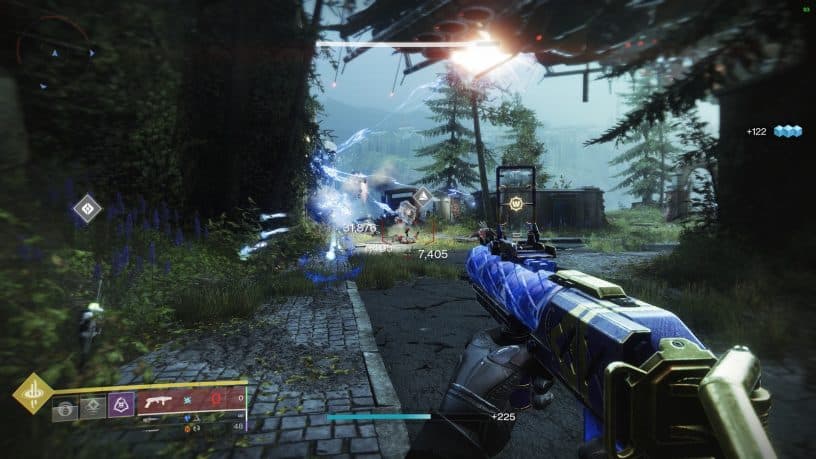Click the equipped shotgun weapon icon

[159, 402]
